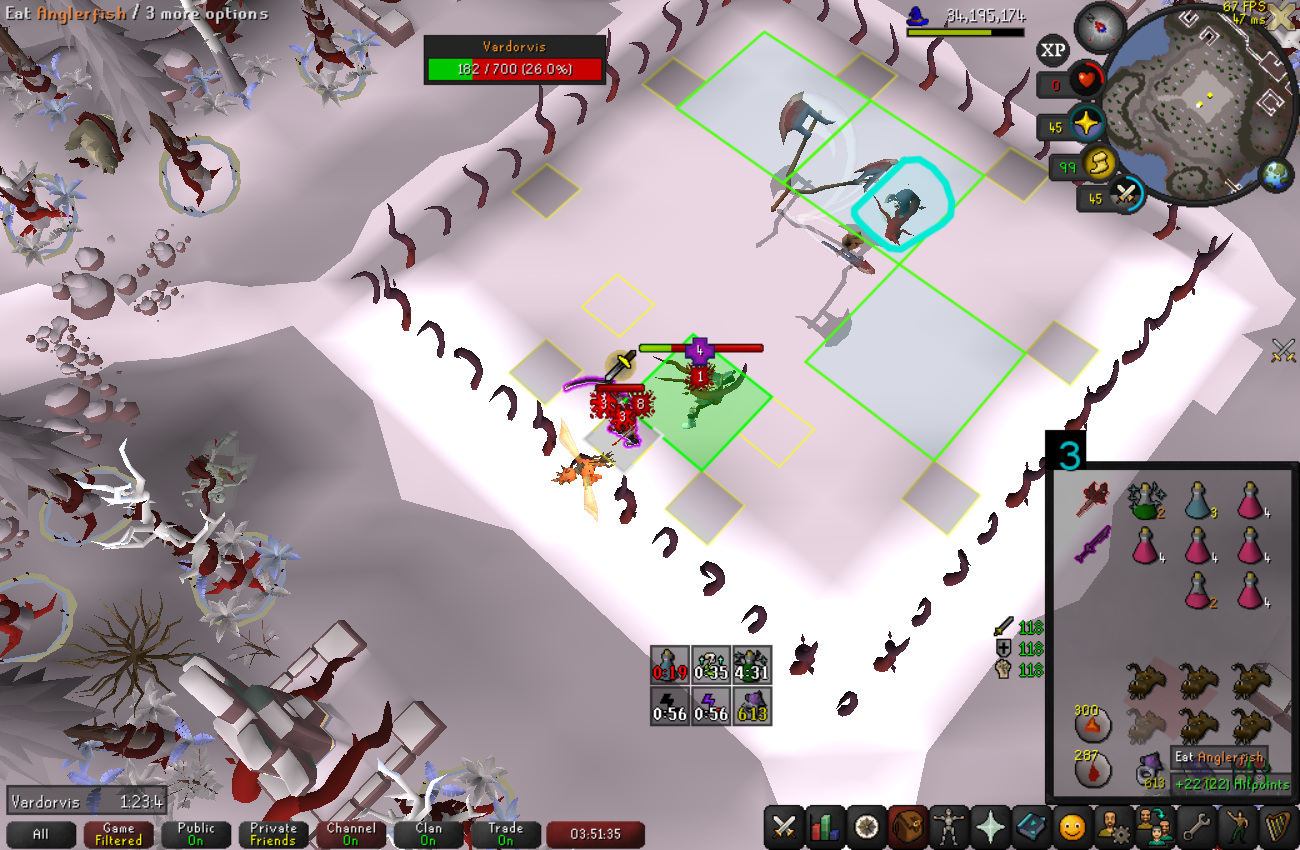The height and width of the screenshot is (850, 1300).
Task: Open the Skills tab with bar chart icon
Action: [826, 827]
